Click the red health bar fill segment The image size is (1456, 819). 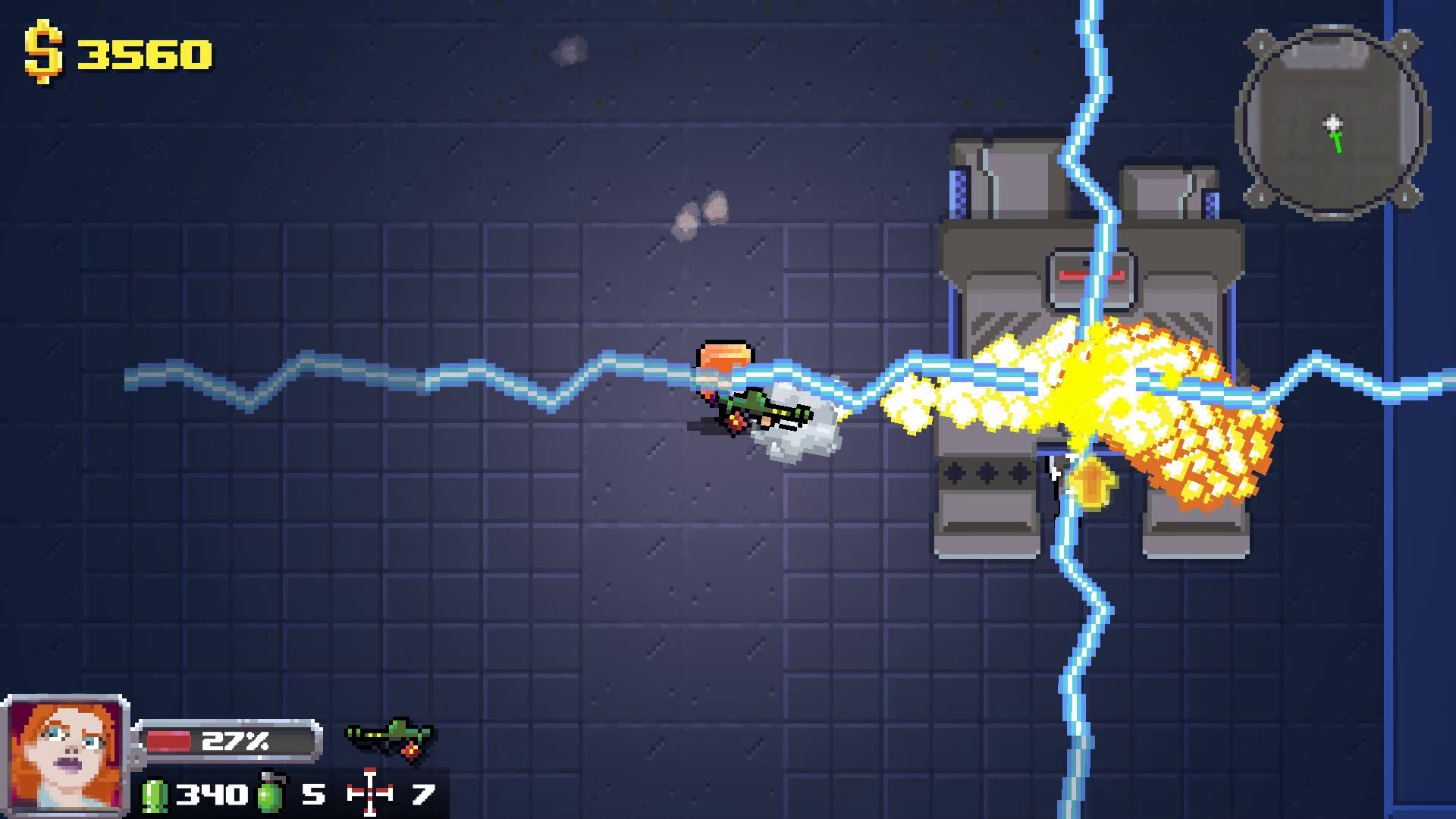(x=171, y=741)
